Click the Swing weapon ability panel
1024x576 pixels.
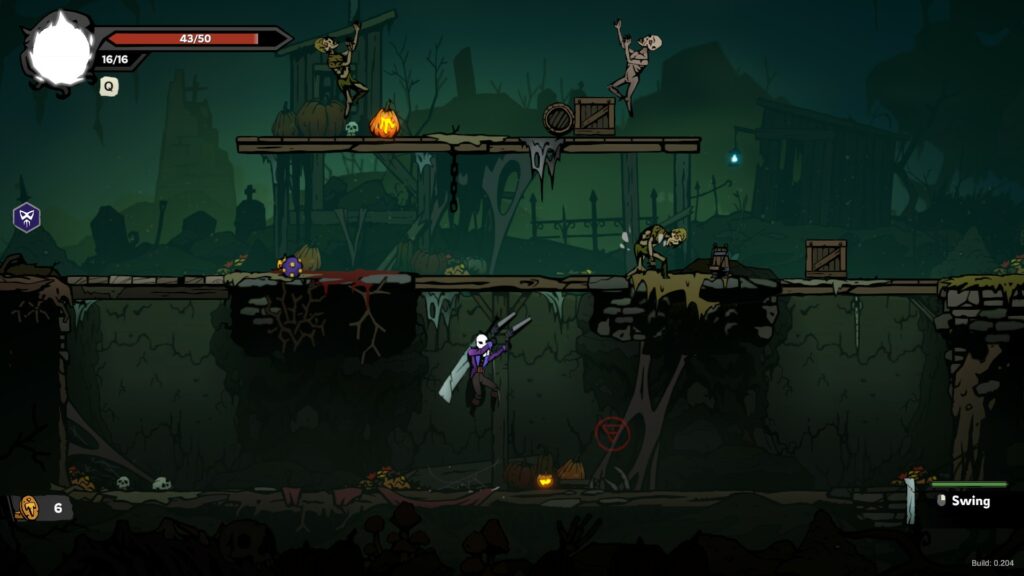968,501
